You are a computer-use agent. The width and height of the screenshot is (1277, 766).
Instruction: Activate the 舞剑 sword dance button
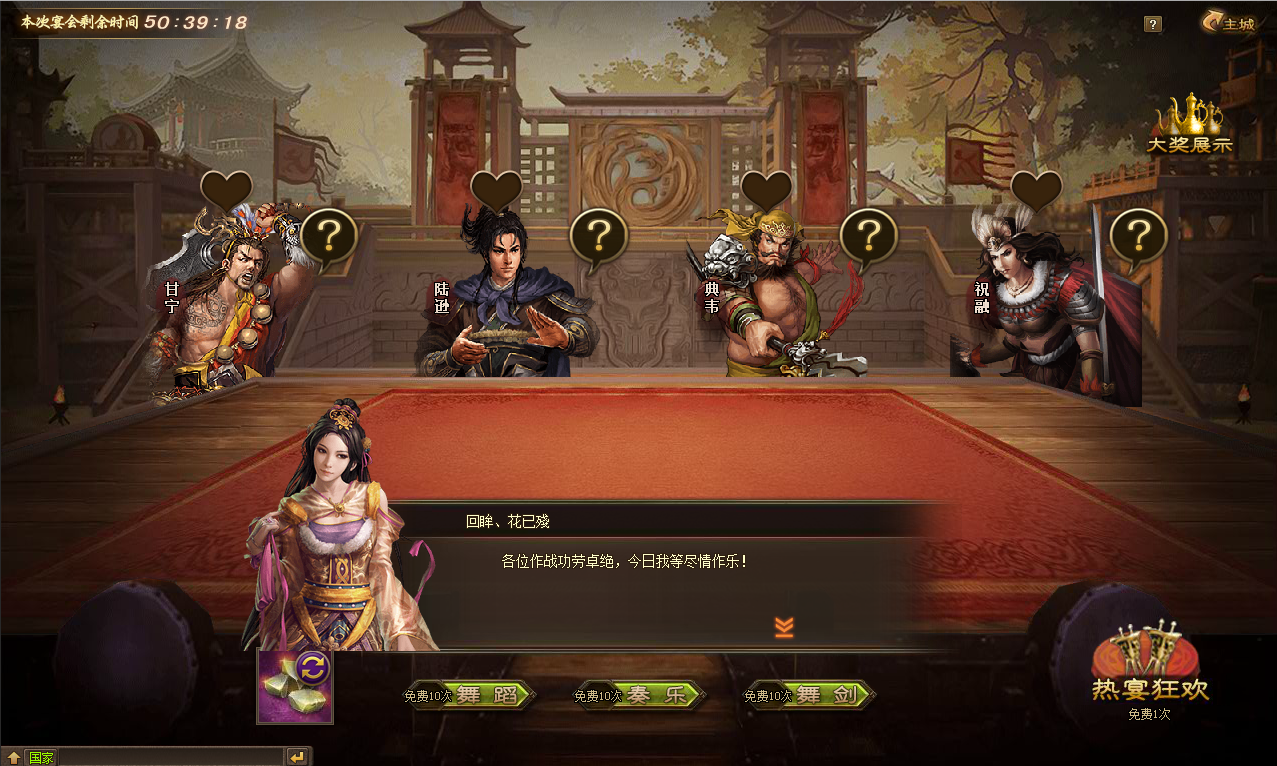826,696
